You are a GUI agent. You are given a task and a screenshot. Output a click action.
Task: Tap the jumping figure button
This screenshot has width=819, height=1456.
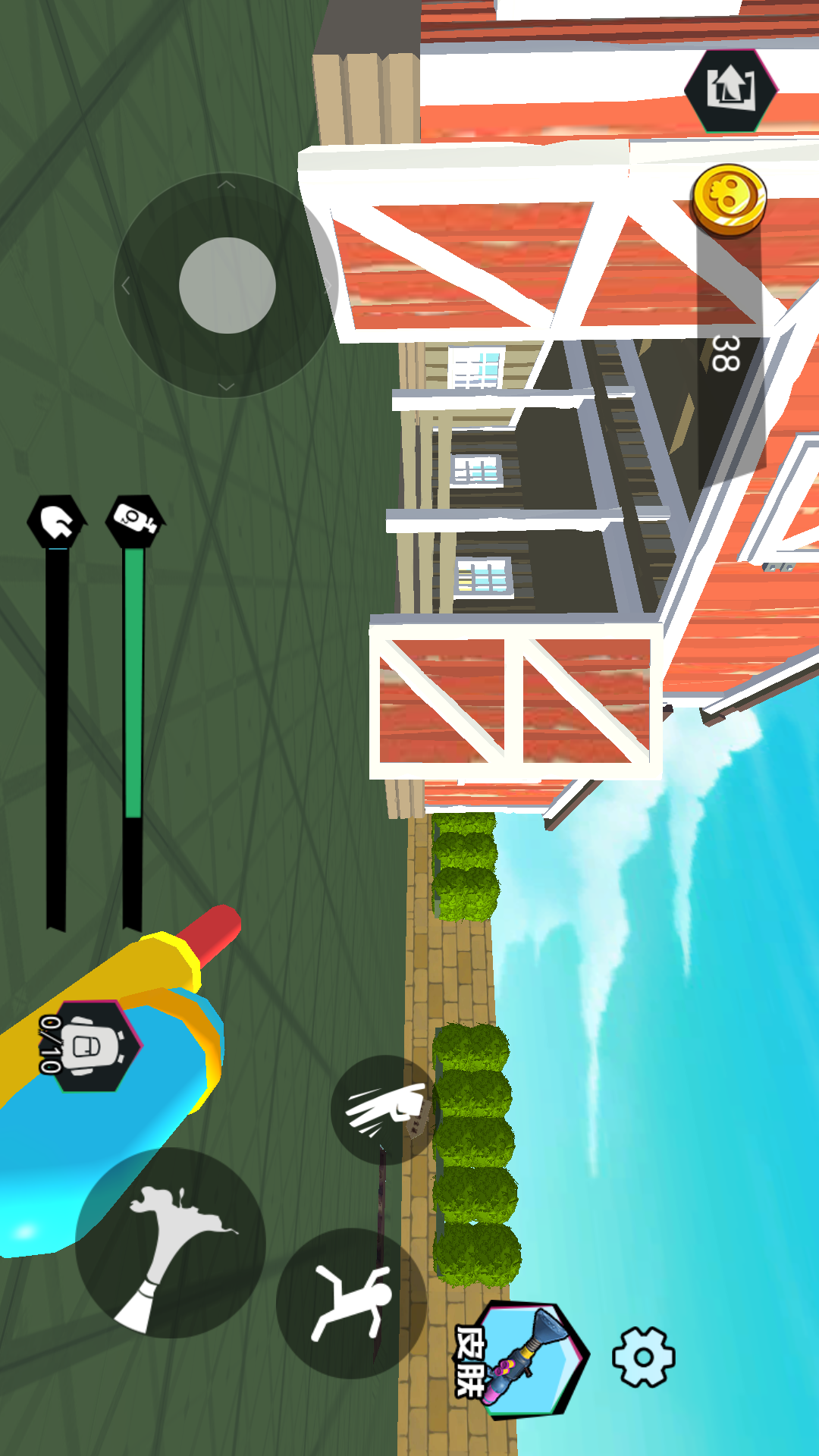click(x=351, y=1303)
